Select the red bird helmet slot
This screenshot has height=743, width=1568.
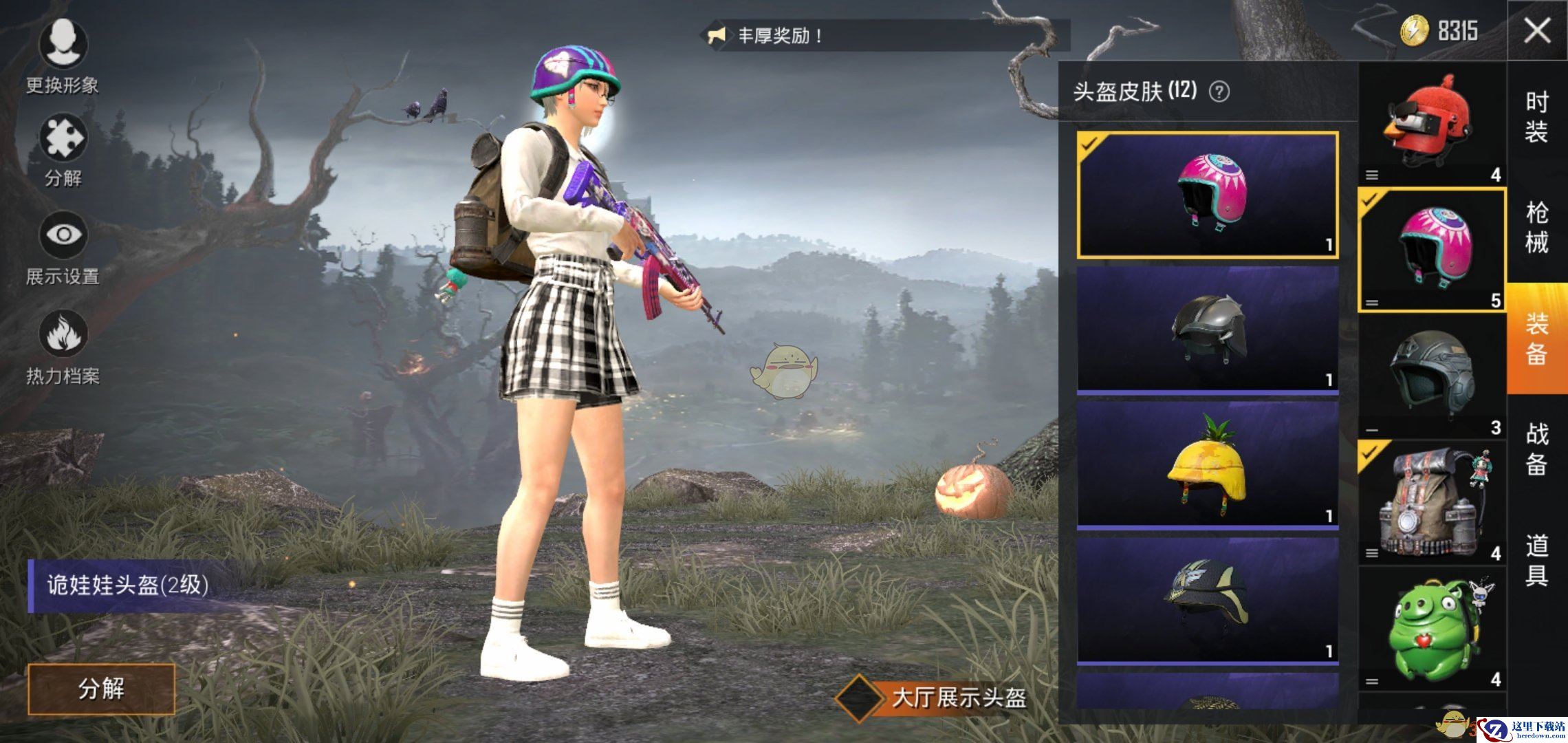coord(1432,125)
